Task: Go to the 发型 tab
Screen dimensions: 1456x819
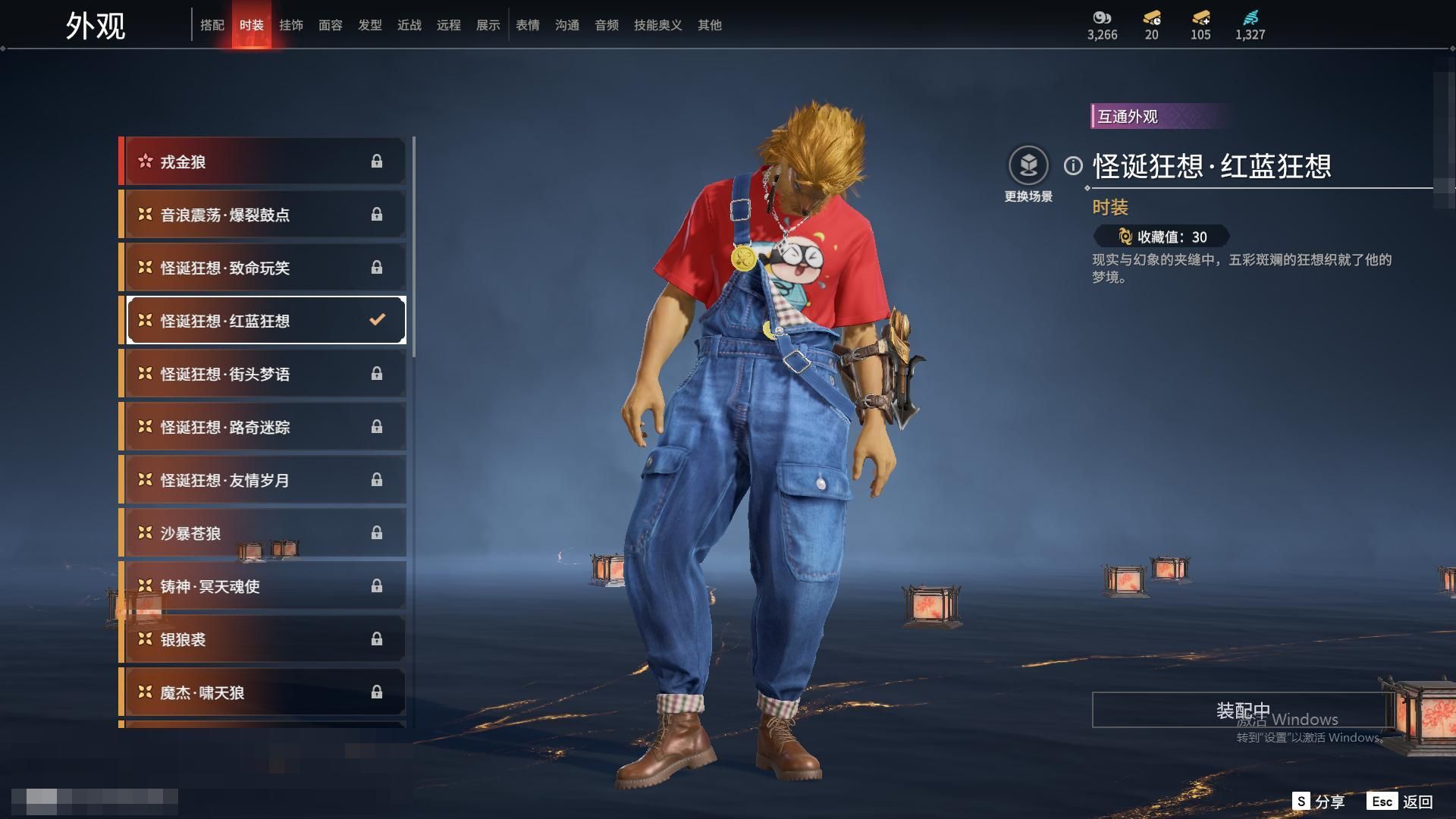Action: [370, 25]
